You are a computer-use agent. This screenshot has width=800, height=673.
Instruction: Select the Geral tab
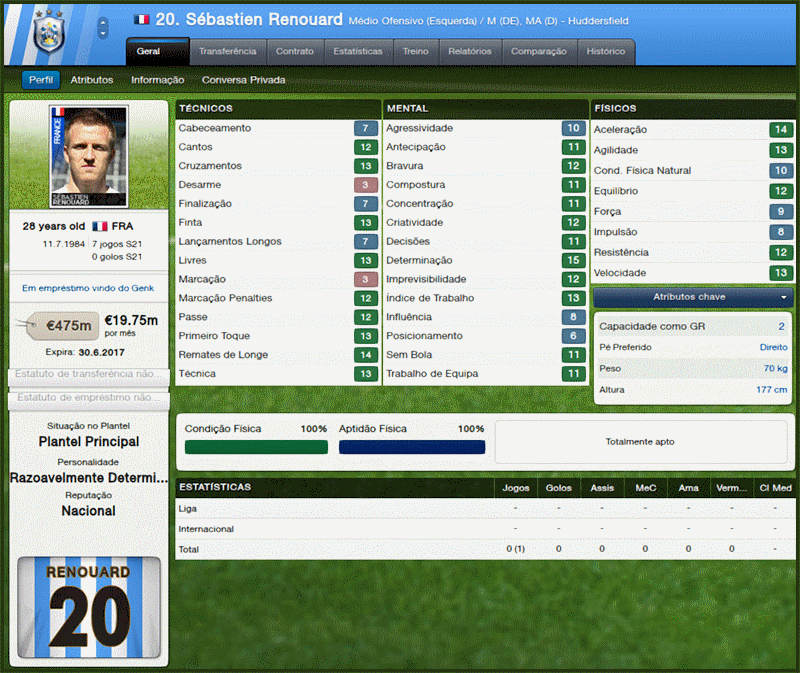point(158,51)
